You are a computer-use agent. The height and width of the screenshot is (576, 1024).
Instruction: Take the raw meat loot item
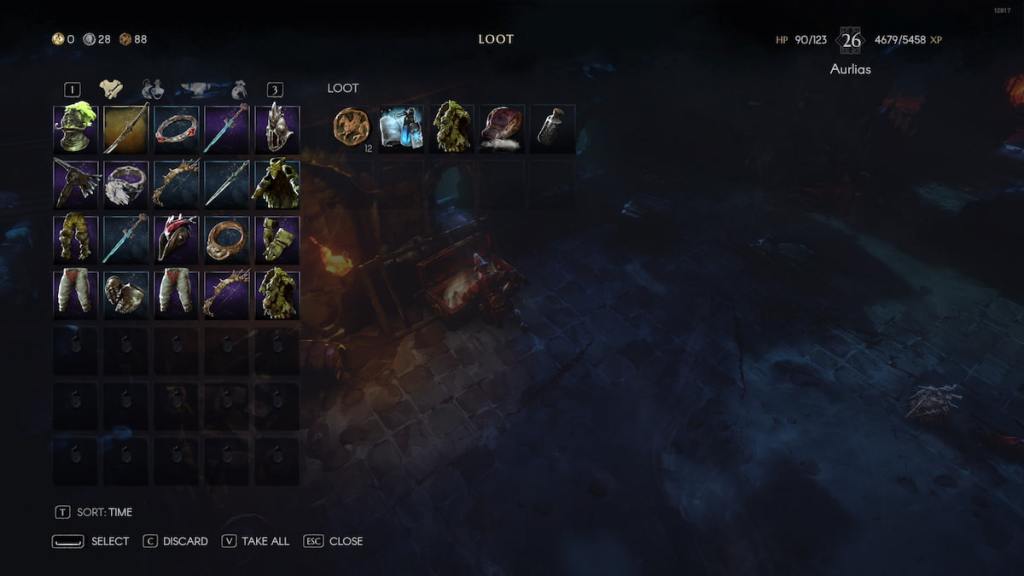click(501, 128)
